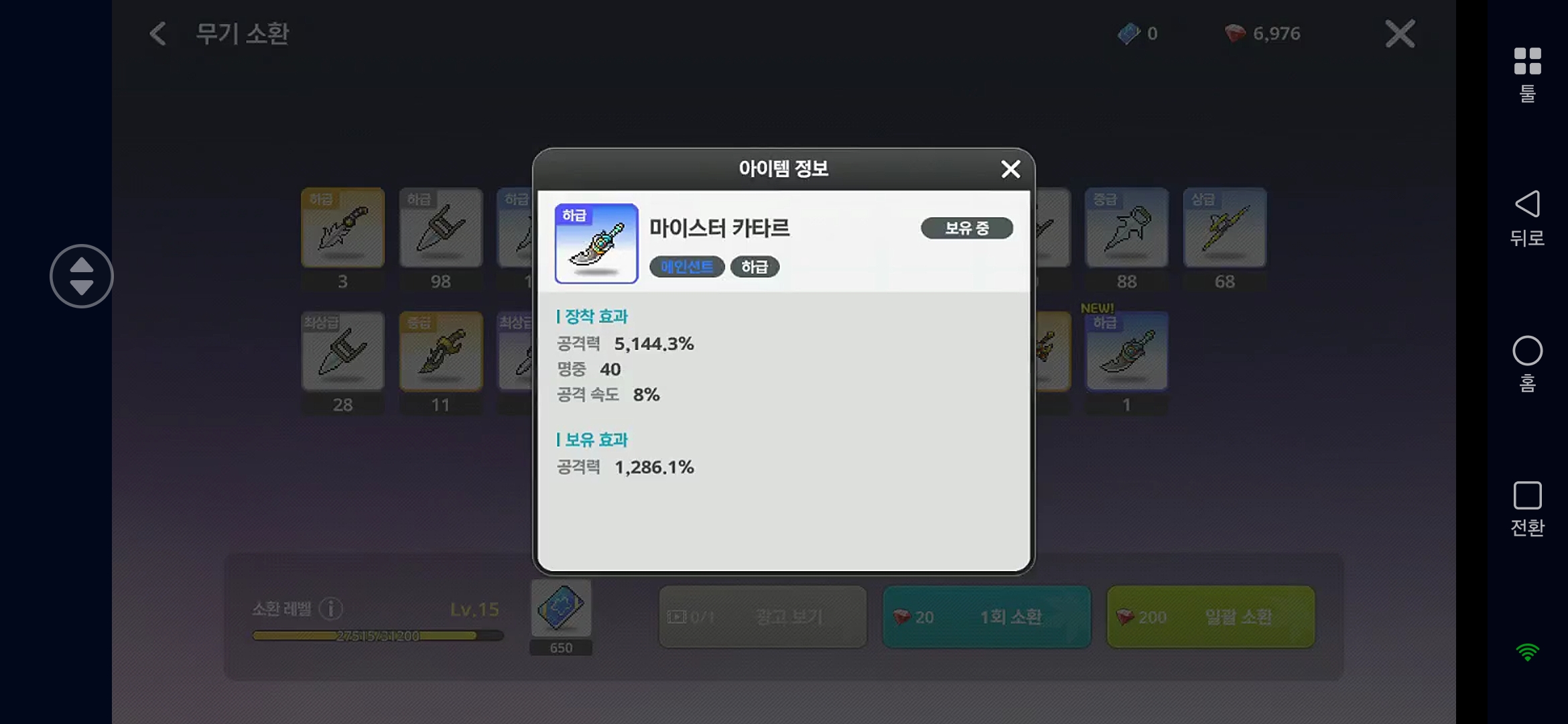
Task: Select the NEW! 하급 weapon tile
Action: pos(1126,351)
